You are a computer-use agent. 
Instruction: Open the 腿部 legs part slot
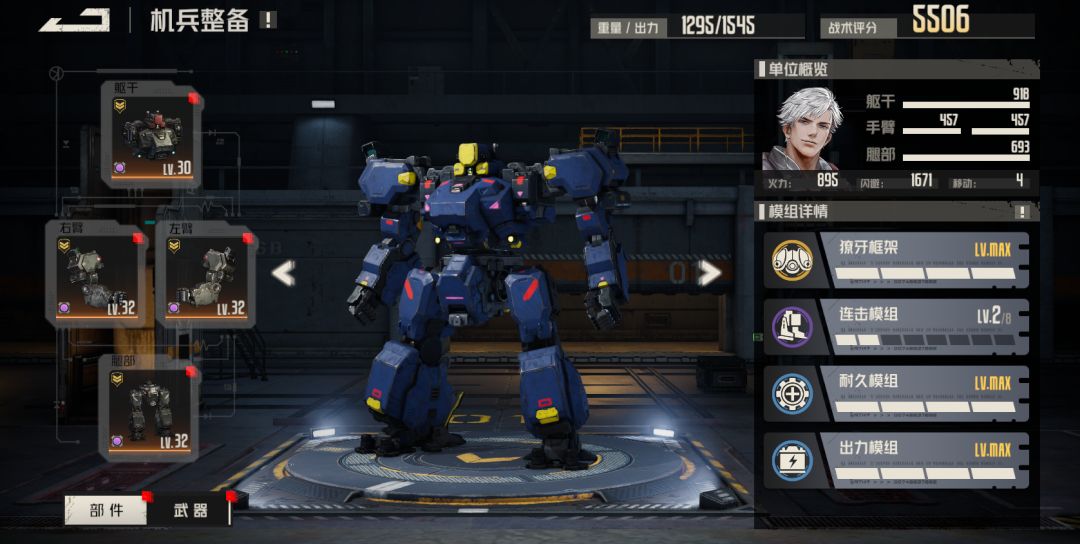click(x=150, y=405)
